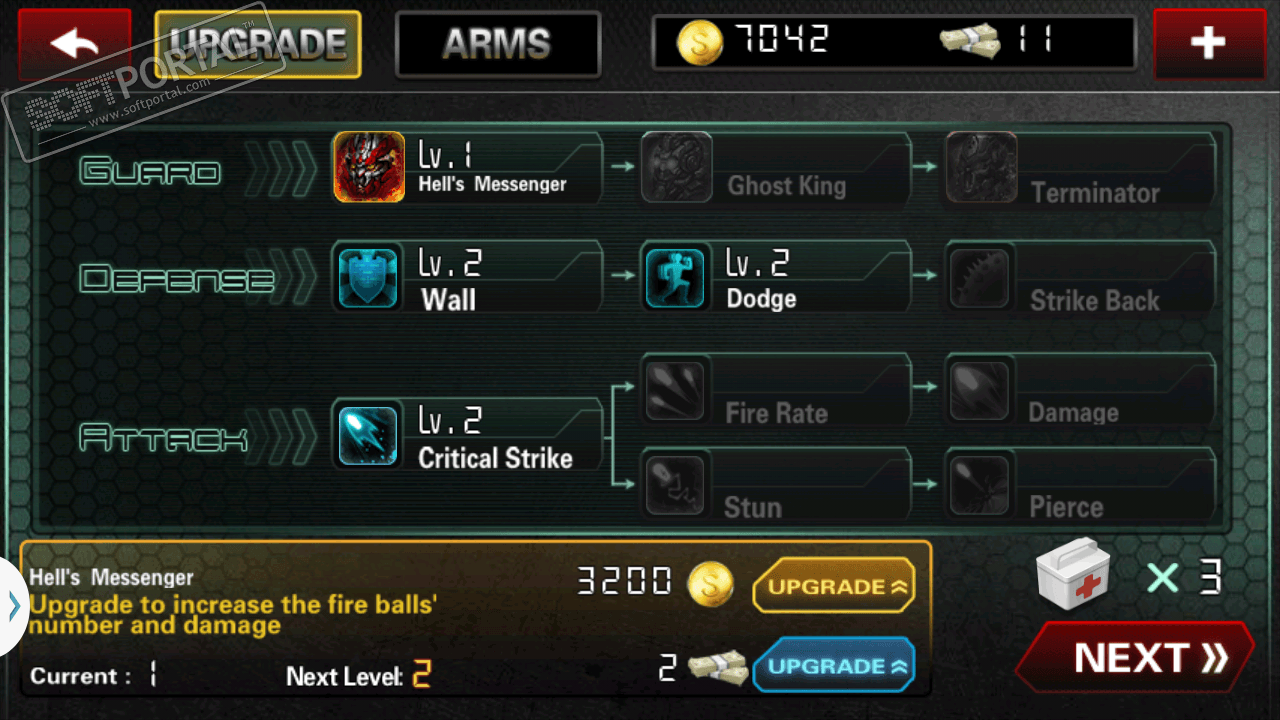The image size is (1280, 720).
Task: Select the locked Damage attack skill
Action: pos(1080,390)
